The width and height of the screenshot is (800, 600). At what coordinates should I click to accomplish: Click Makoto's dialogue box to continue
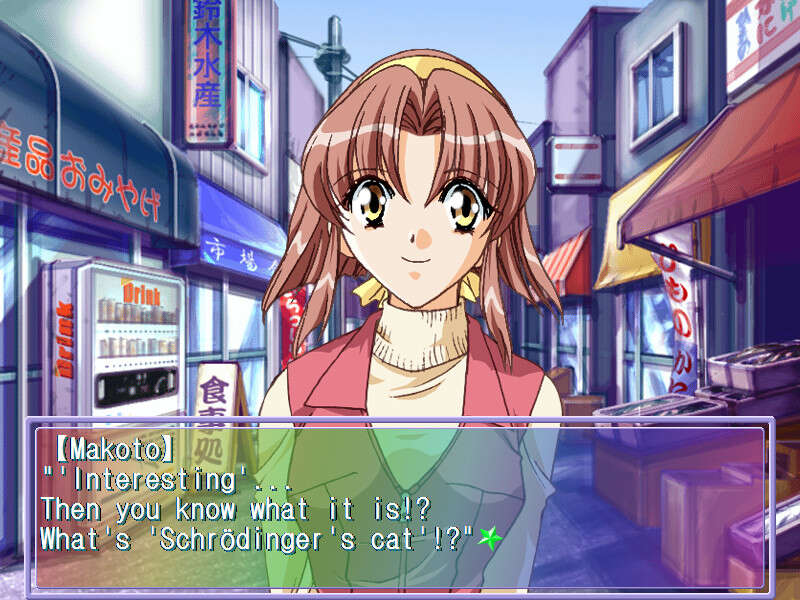[400, 506]
